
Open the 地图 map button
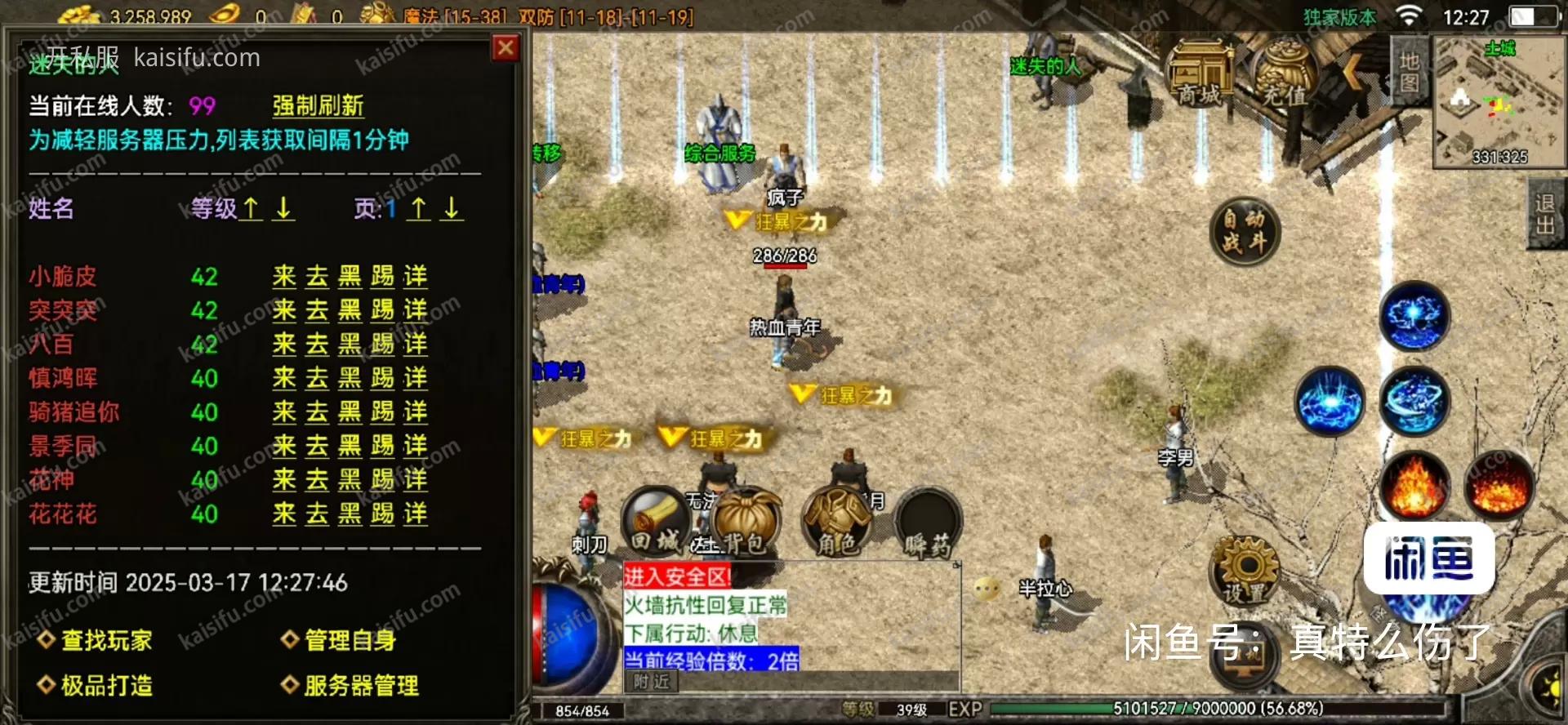[1410, 71]
